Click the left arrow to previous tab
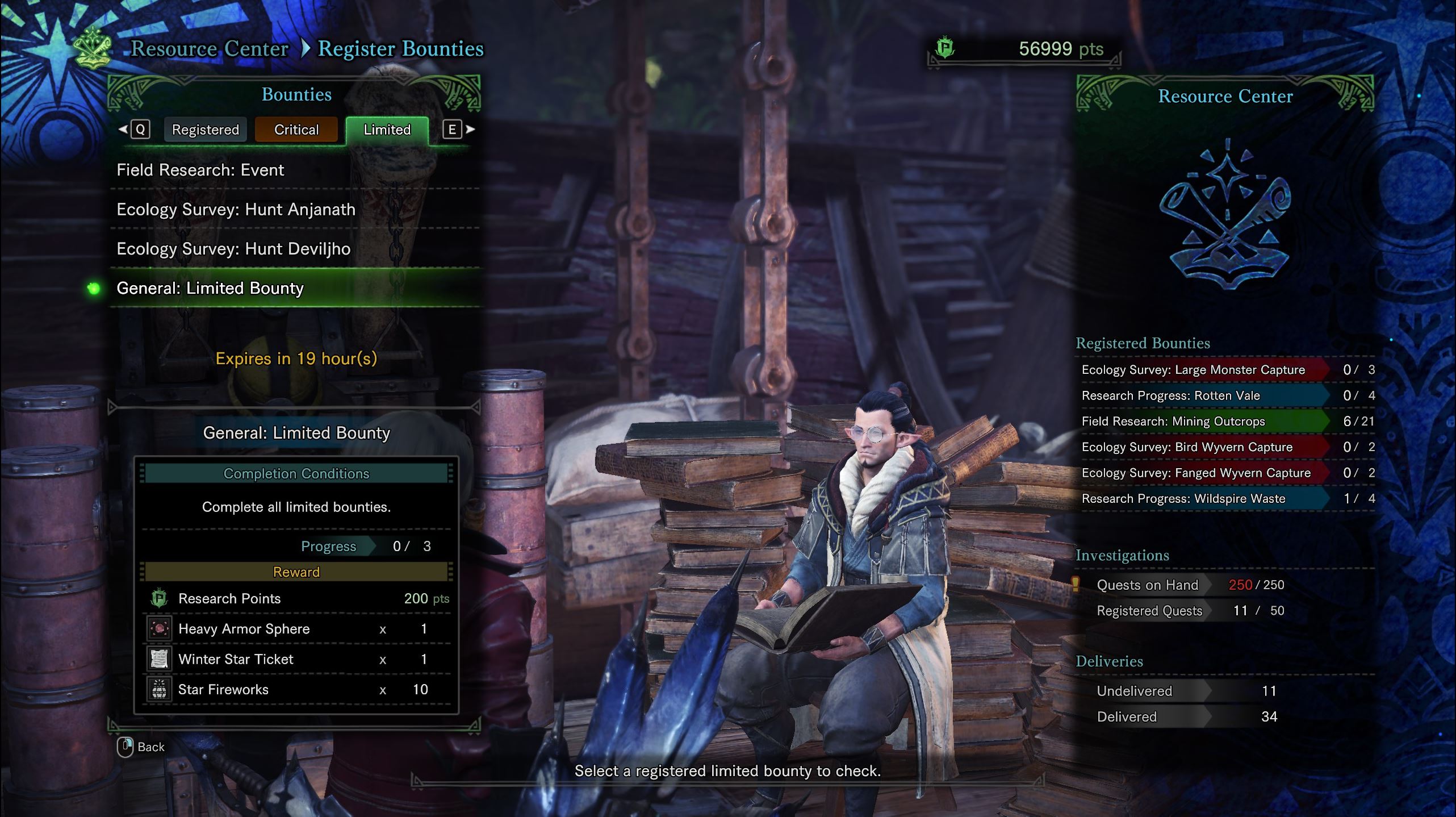The image size is (1456, 817). [123, 130]
